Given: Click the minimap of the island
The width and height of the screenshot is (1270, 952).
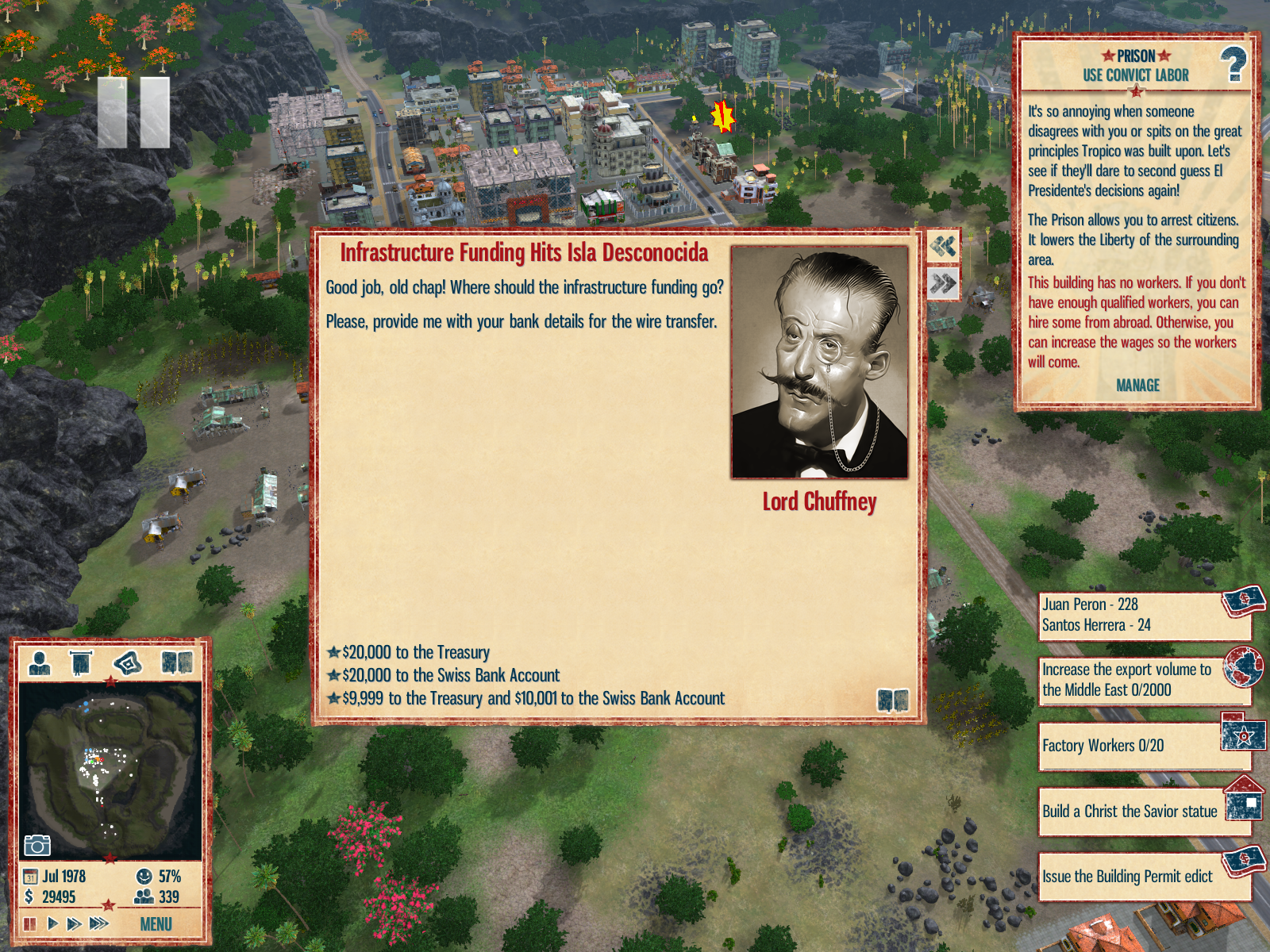Looking at the screenshot, I should (x=110, y=770).
